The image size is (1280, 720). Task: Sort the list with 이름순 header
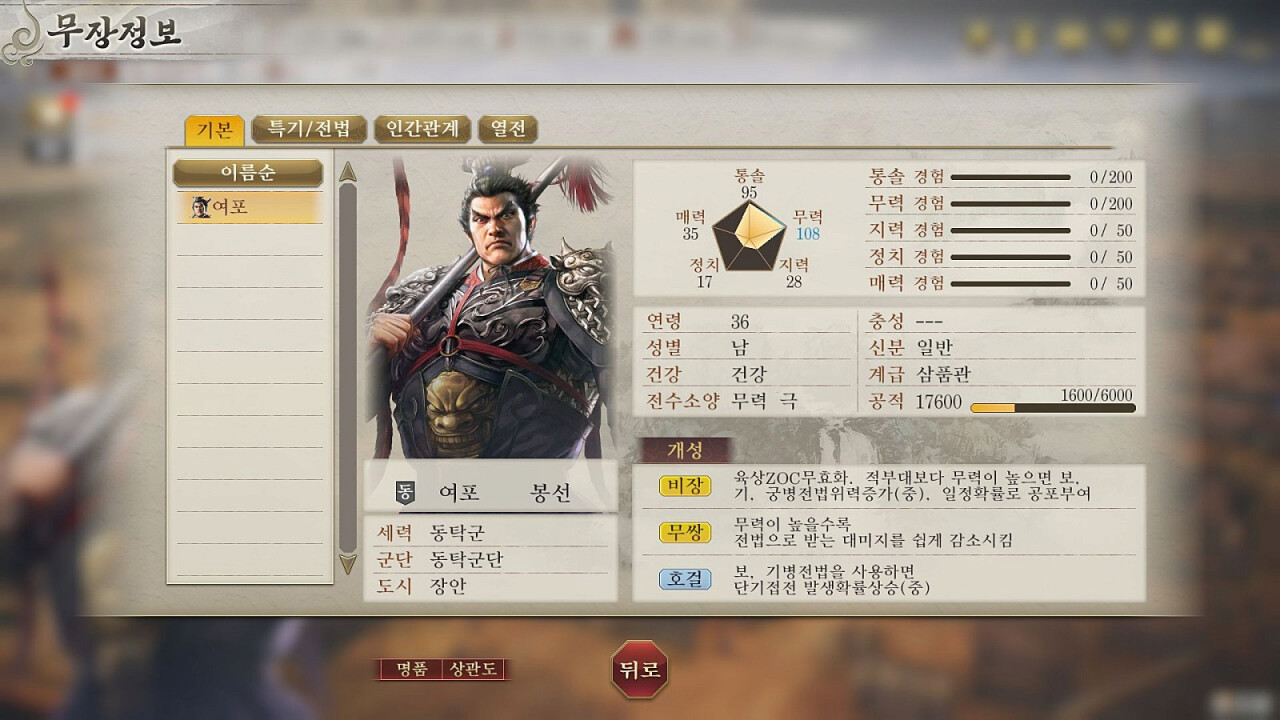[x=248, y=172]
